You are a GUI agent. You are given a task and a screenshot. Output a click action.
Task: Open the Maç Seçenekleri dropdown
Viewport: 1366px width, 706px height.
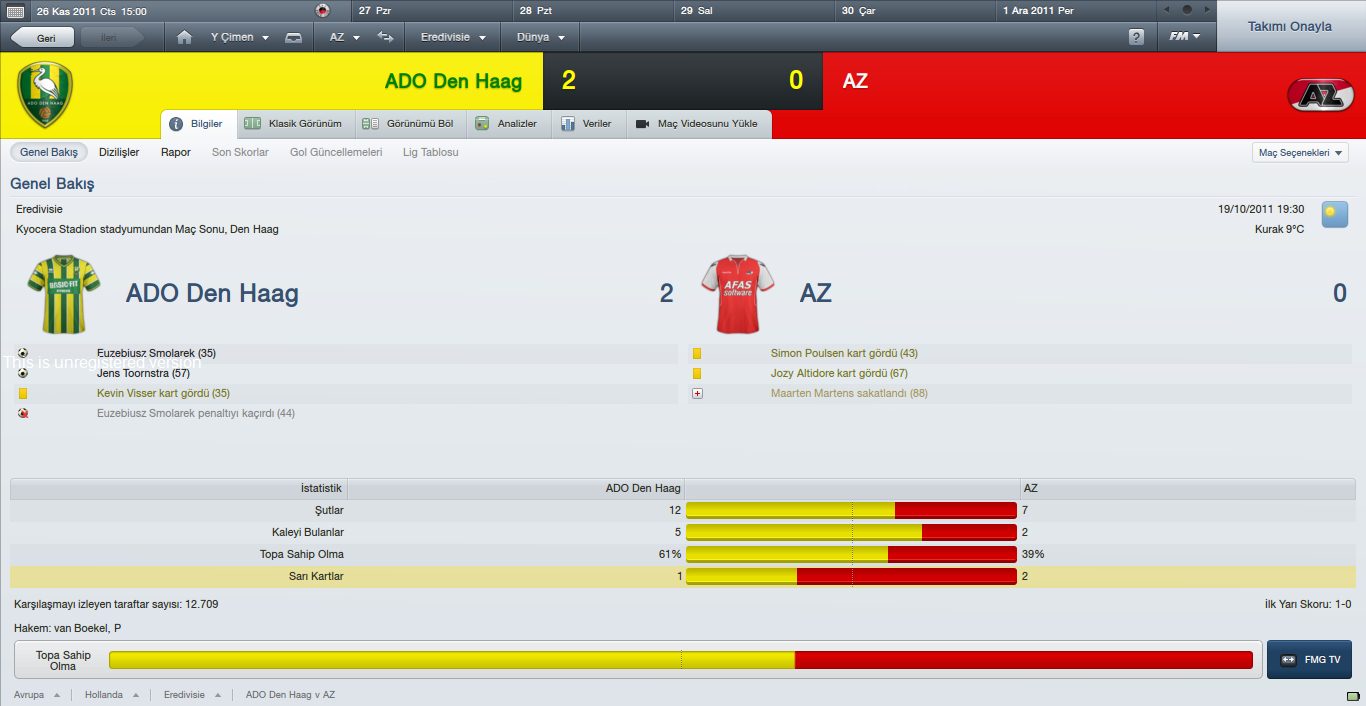[1300, 153]
